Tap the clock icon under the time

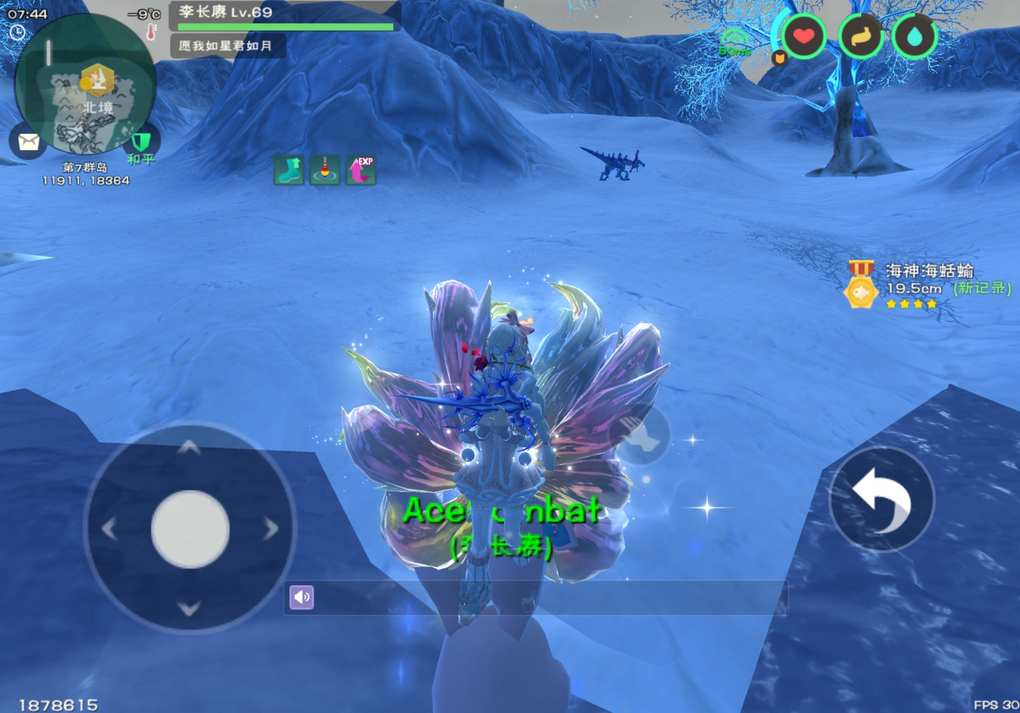[17, 33]
